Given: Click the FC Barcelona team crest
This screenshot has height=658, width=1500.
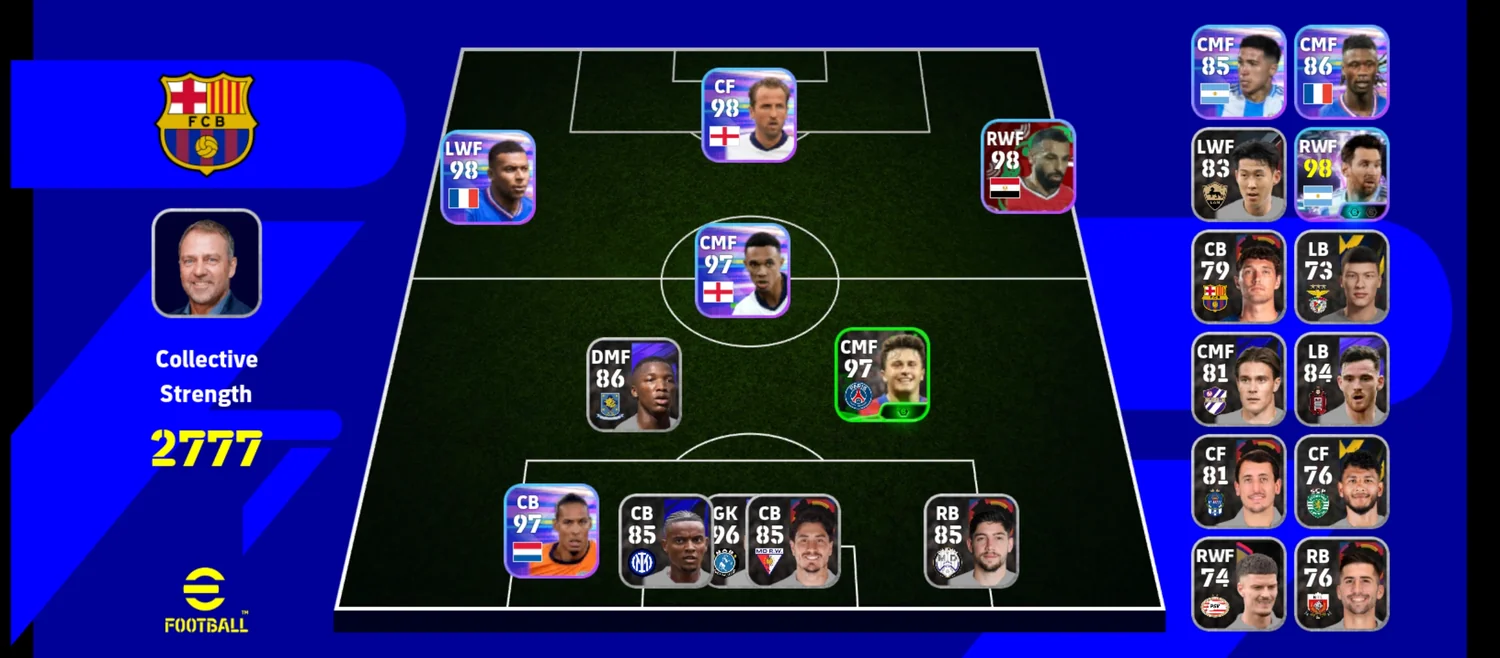Looking at the screenshot, I should coord(206,122).
